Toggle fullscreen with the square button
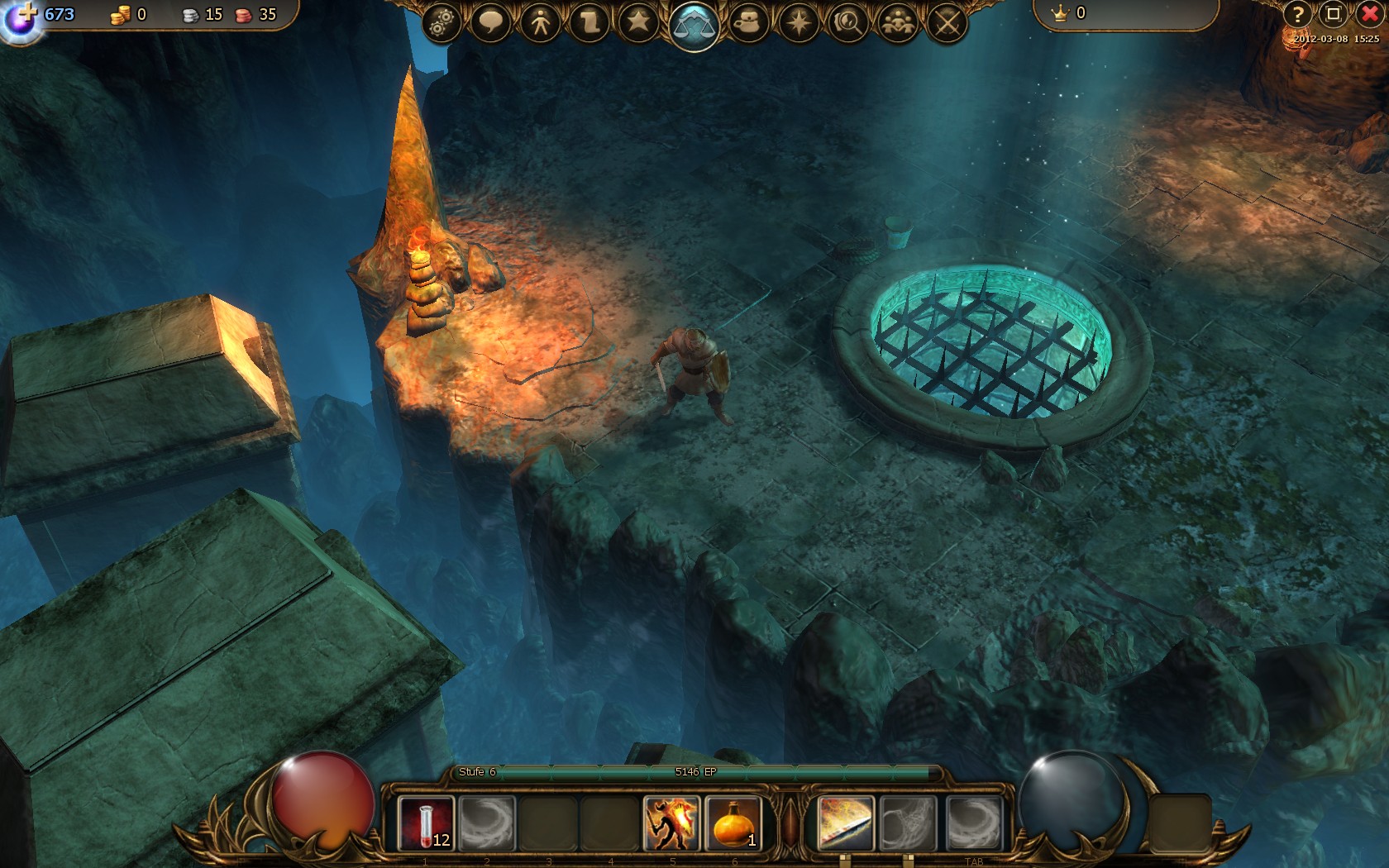The height and width of the screenshot is (868, 1389). pos(1333,14)
